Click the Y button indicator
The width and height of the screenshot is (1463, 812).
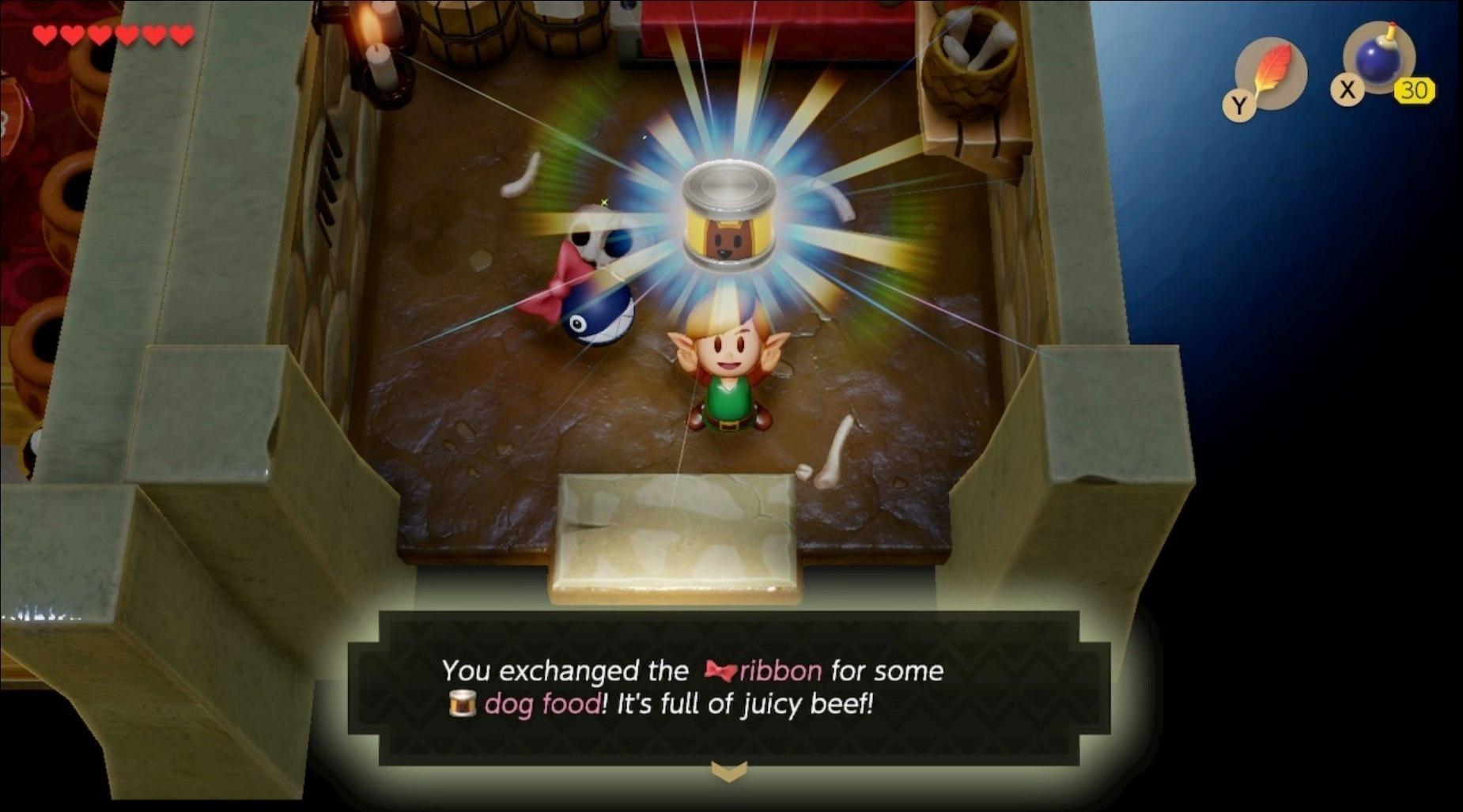pos(1242,104)
